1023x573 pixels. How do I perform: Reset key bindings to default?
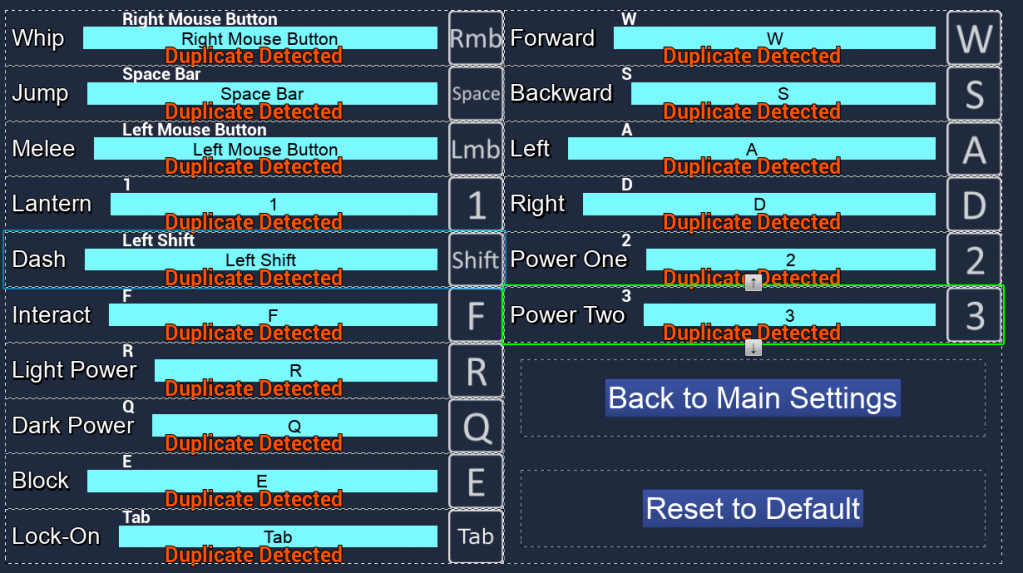click(752, 508)
